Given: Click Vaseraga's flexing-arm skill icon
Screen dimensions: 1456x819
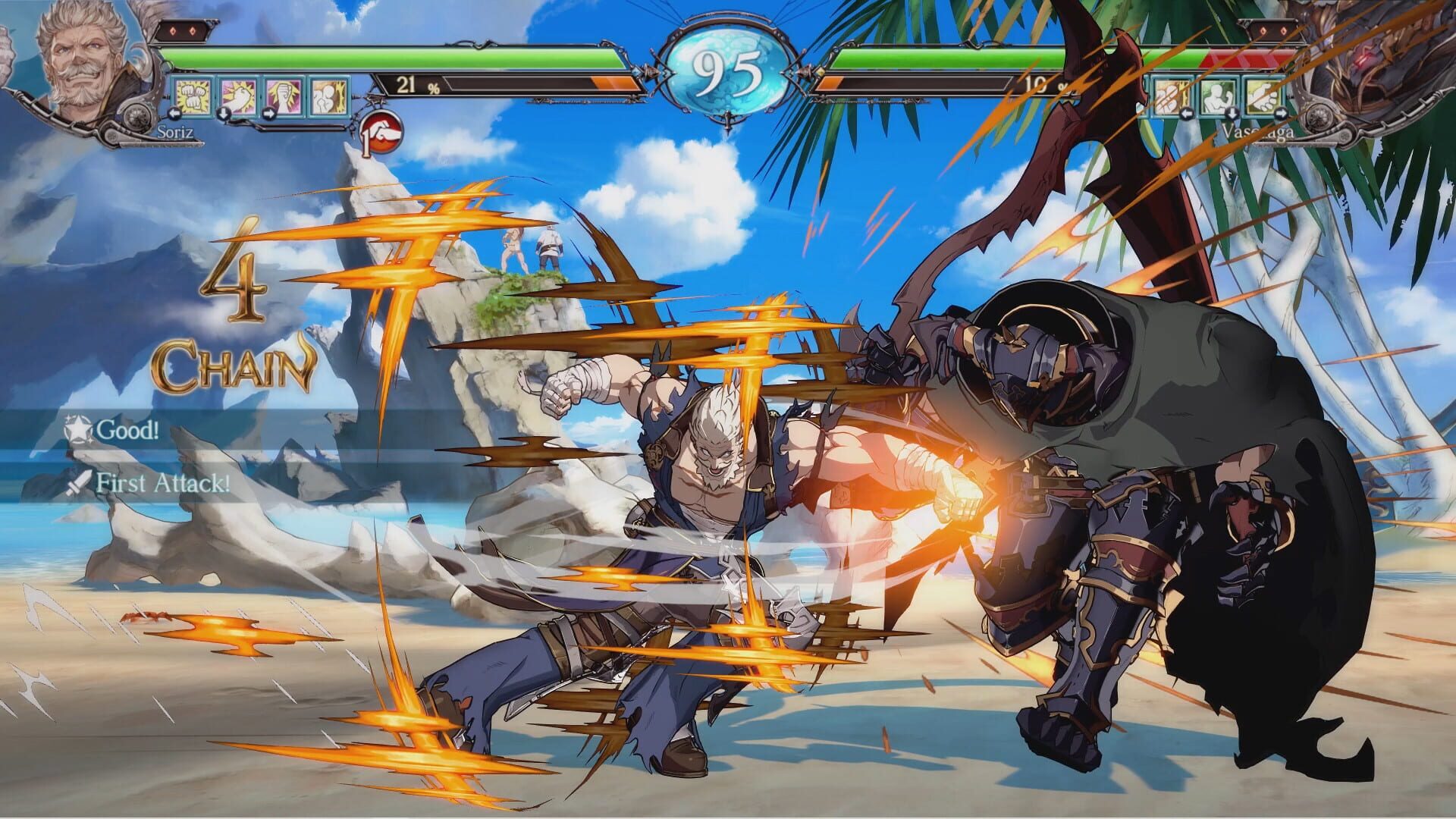Looking at the screenshot, I should [x=1216, y=96].
